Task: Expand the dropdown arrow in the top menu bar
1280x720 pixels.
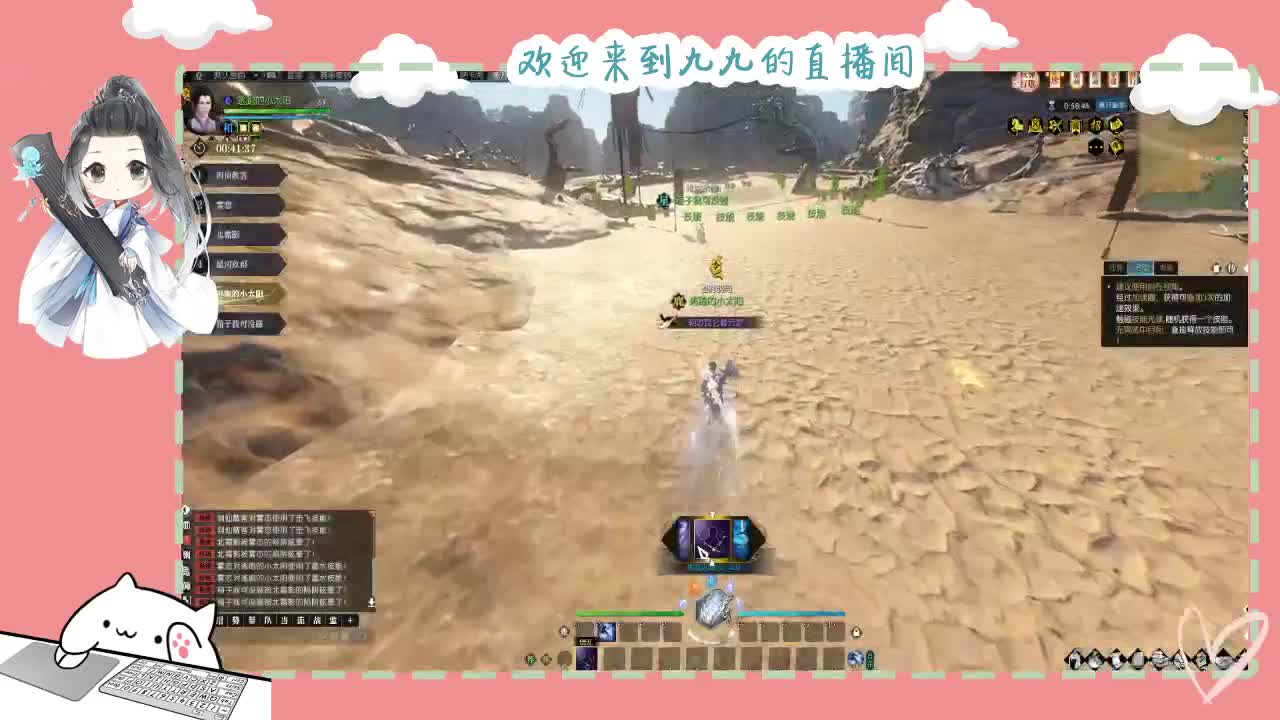Action: pos(257,75)
